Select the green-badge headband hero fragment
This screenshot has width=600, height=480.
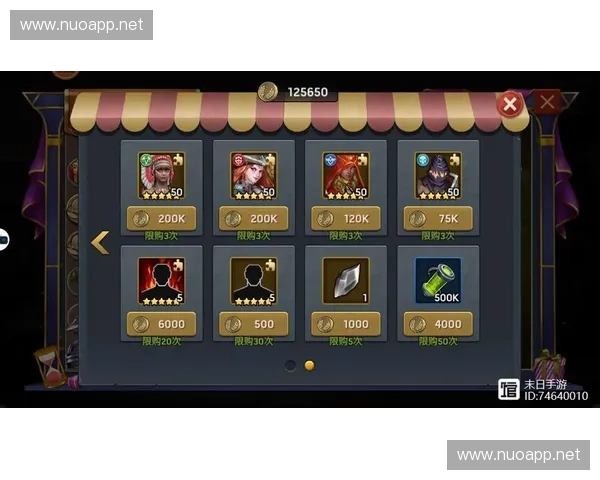click(162, 175)
